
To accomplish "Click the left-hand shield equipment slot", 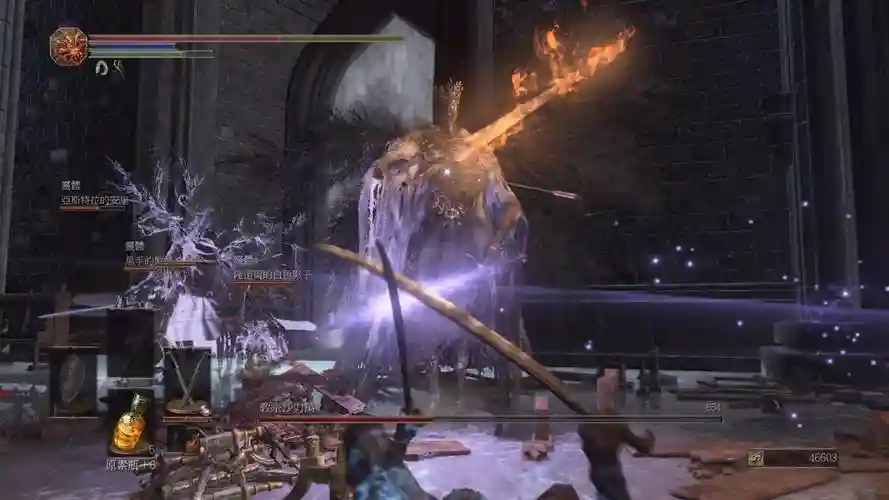I will click(x=74, y=380).
